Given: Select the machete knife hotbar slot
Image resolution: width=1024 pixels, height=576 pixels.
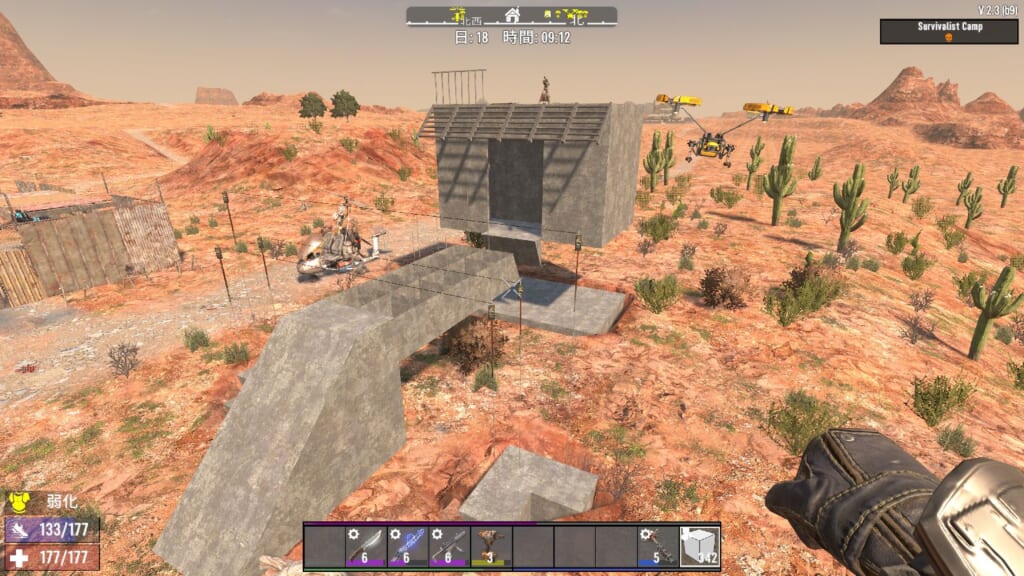Looking at the screenshot, I should point(365,547).
